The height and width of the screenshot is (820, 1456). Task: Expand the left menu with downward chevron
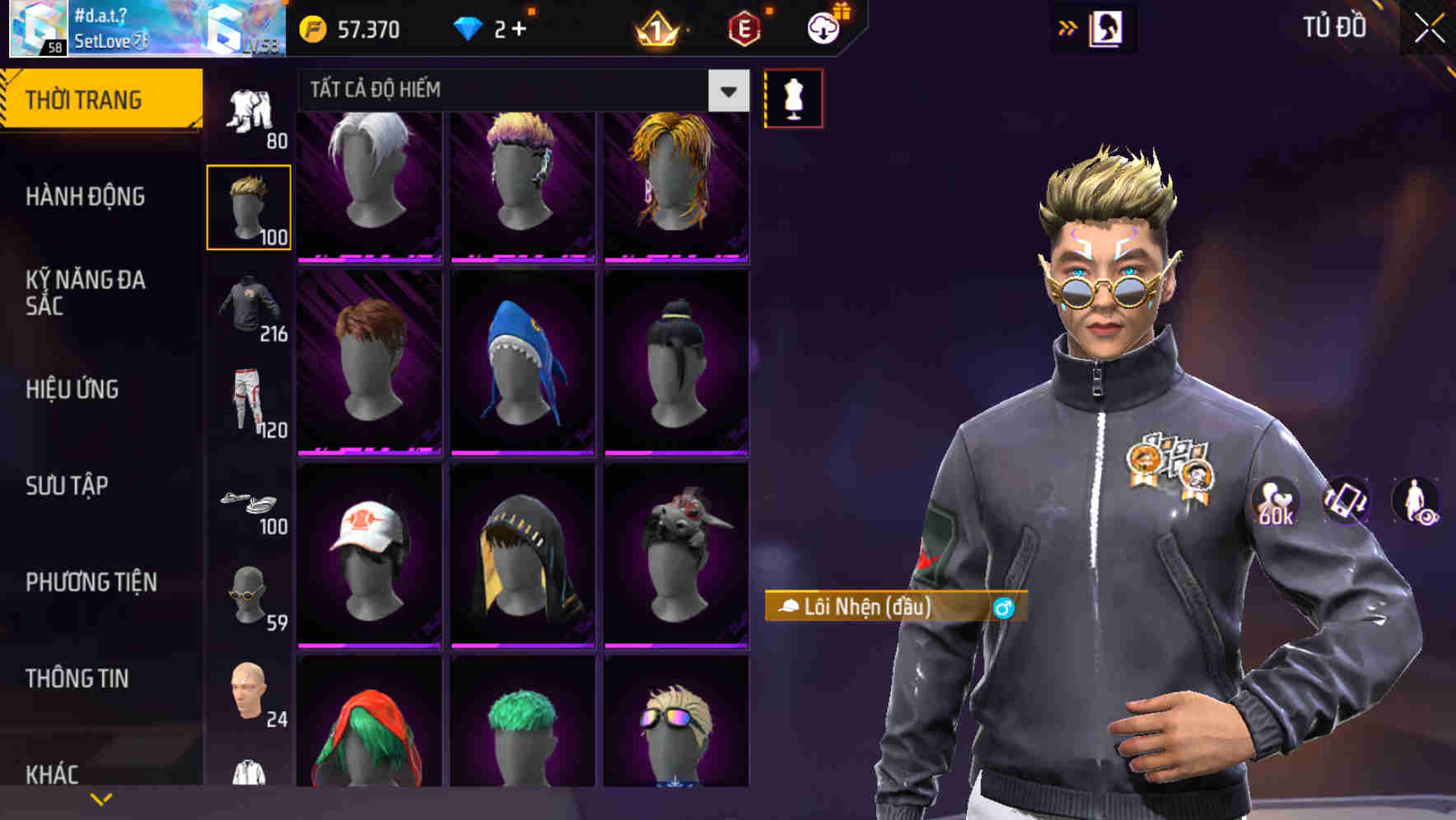(x=101, y=797)
